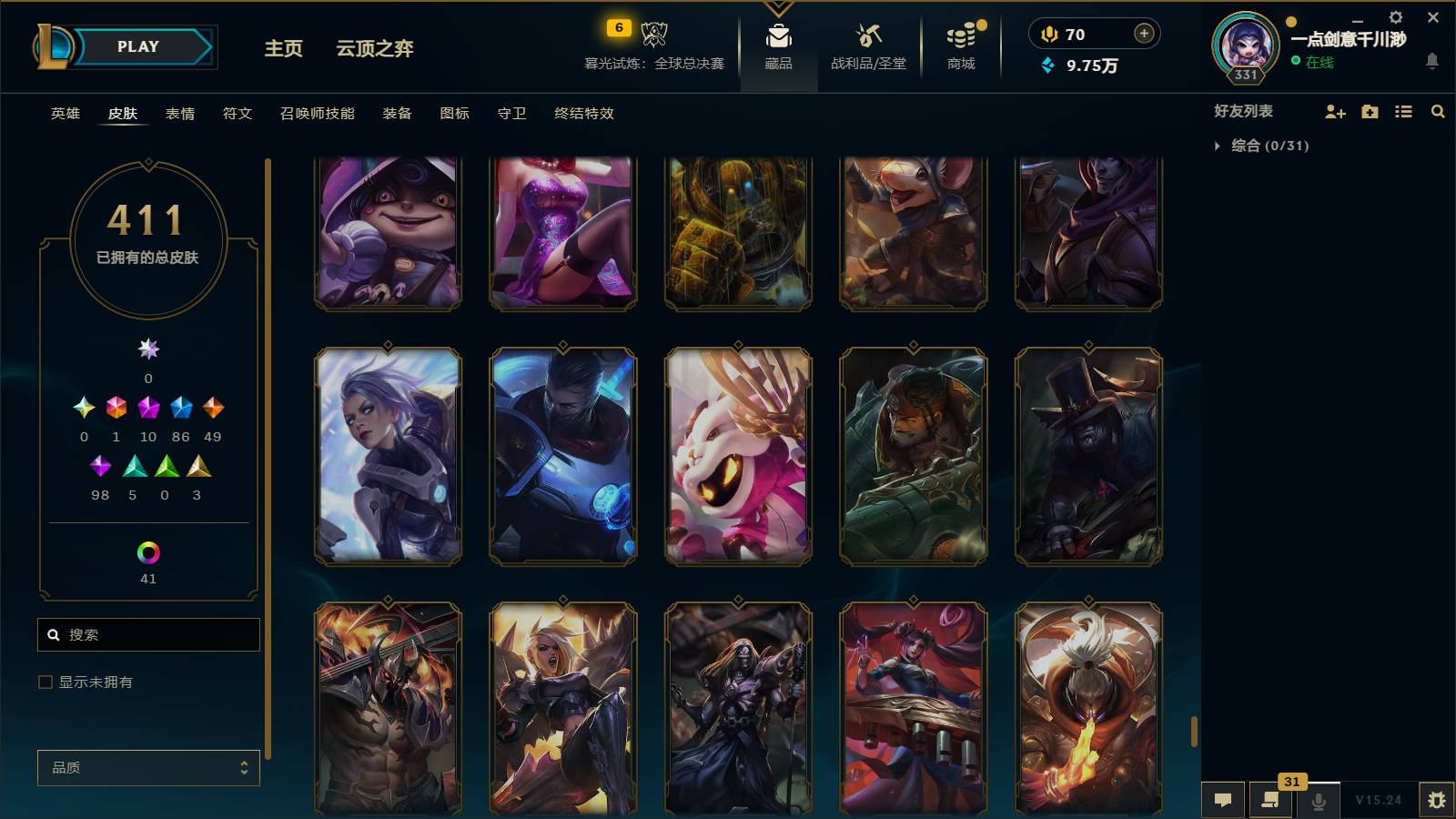This screenshot has height=819, width=1456.
Task: Open the microphone icon in bottom toolbar
Action: [1318, 800]
